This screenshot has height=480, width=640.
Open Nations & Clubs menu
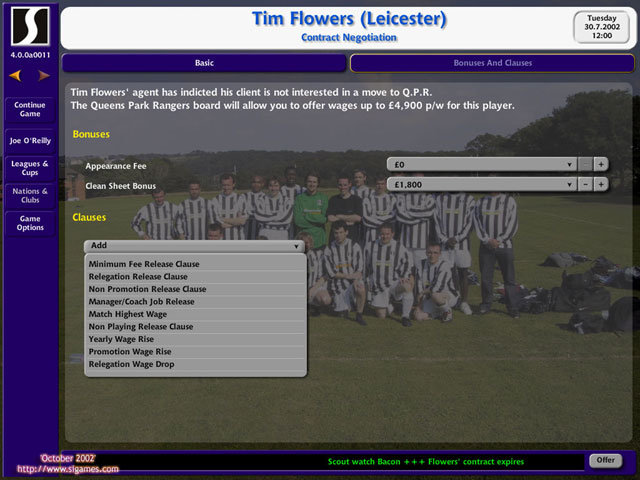30,195
